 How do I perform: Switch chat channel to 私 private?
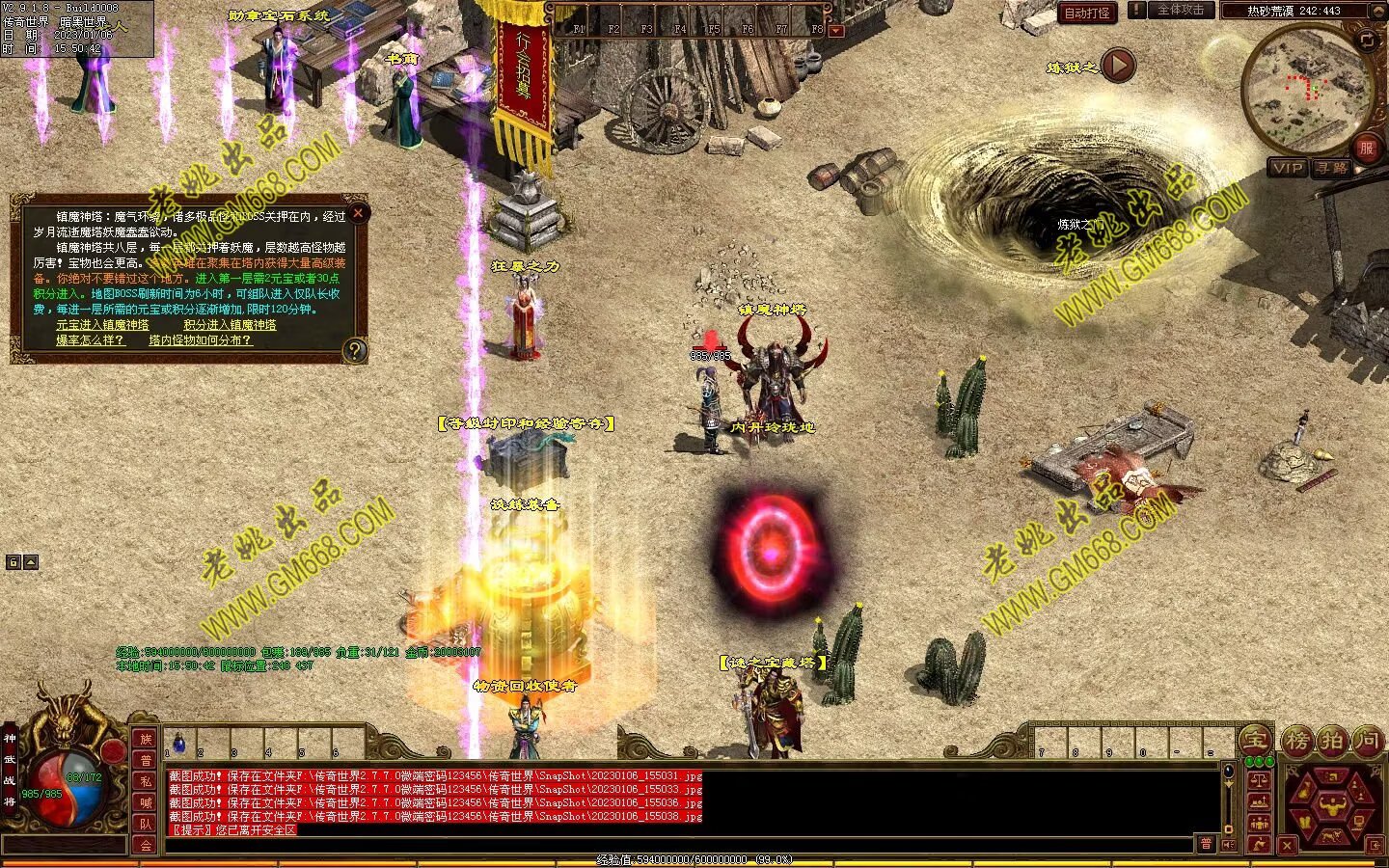(146, 782)
